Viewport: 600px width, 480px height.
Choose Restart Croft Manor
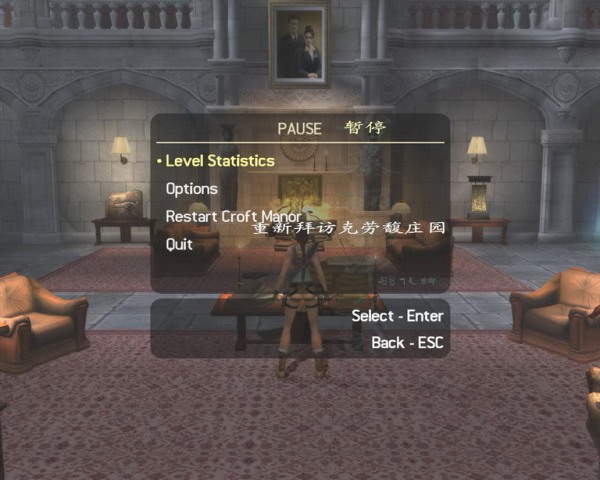coord(233,216)
